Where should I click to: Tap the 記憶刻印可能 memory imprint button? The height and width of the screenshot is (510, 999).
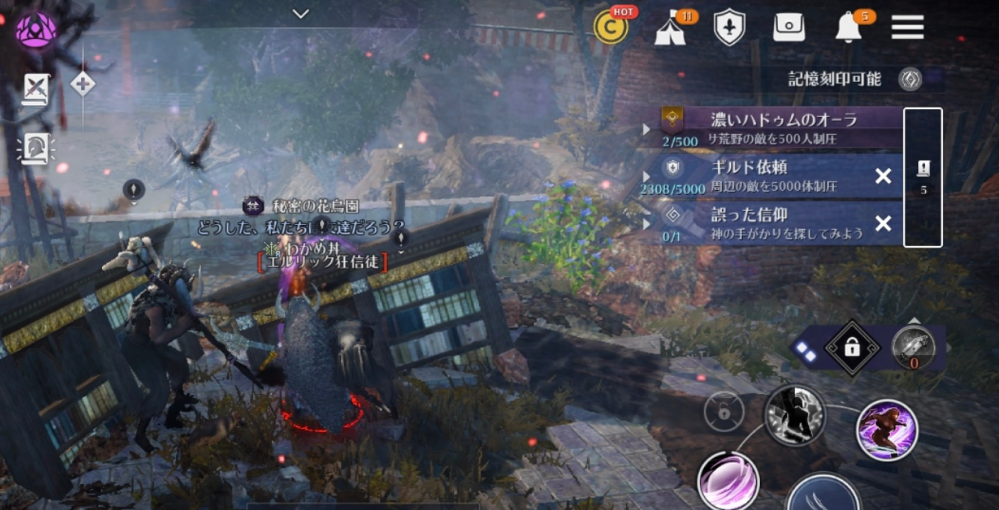pyautogui.click(x=909, y=79)
